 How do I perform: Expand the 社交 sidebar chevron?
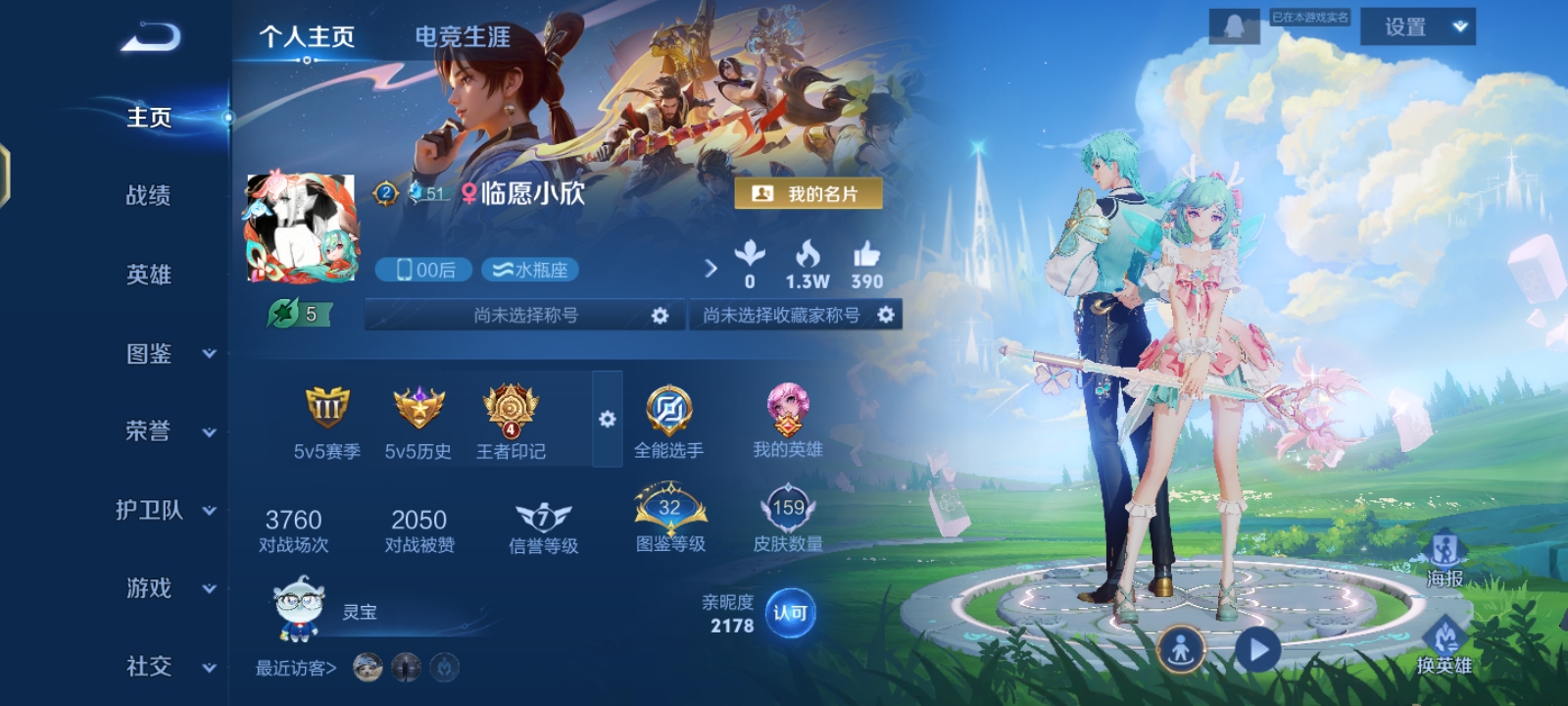[207, 667]
